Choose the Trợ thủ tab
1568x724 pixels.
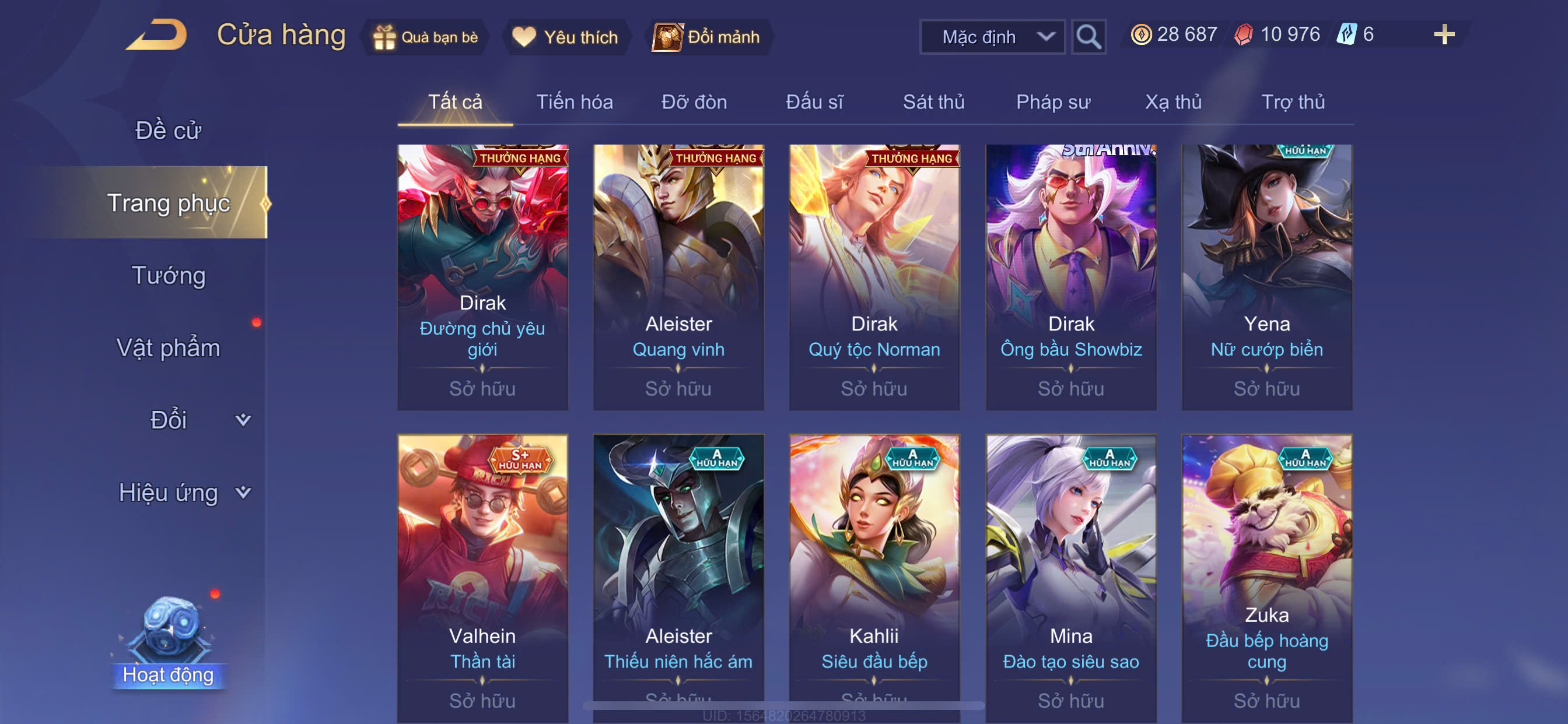(1293, 101)
